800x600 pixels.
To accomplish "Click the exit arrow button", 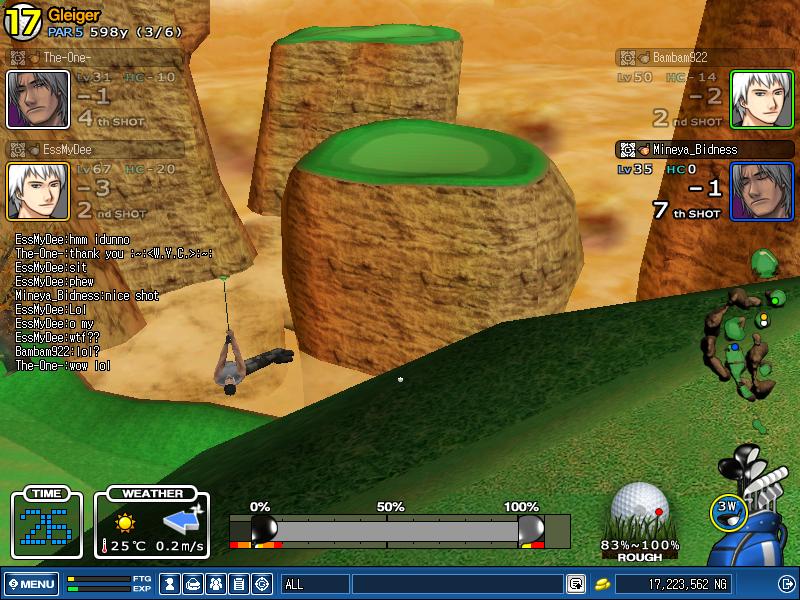I will 786,584.
